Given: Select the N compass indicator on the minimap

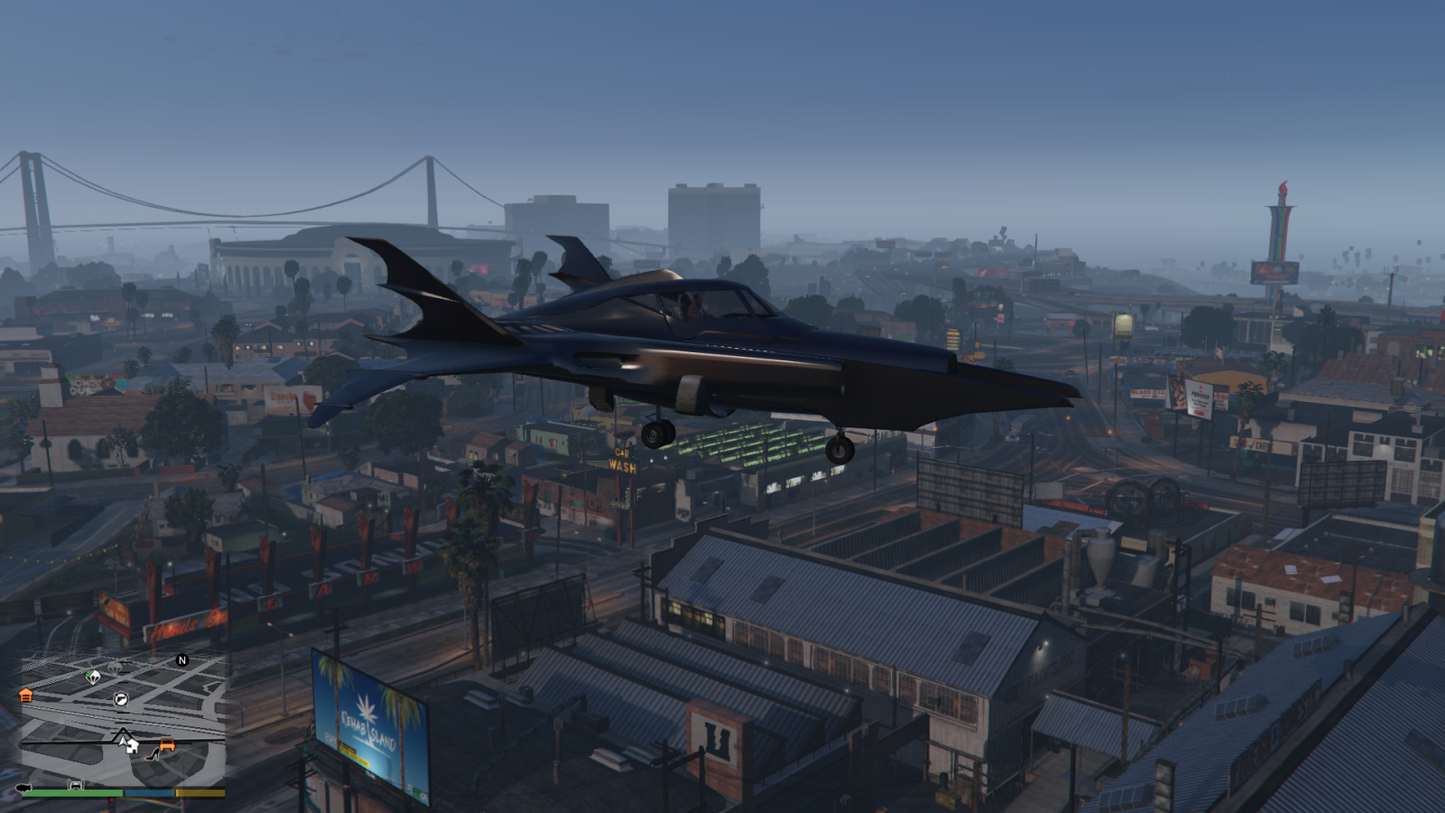Looking at the screenshot, I should click(182, 660).
